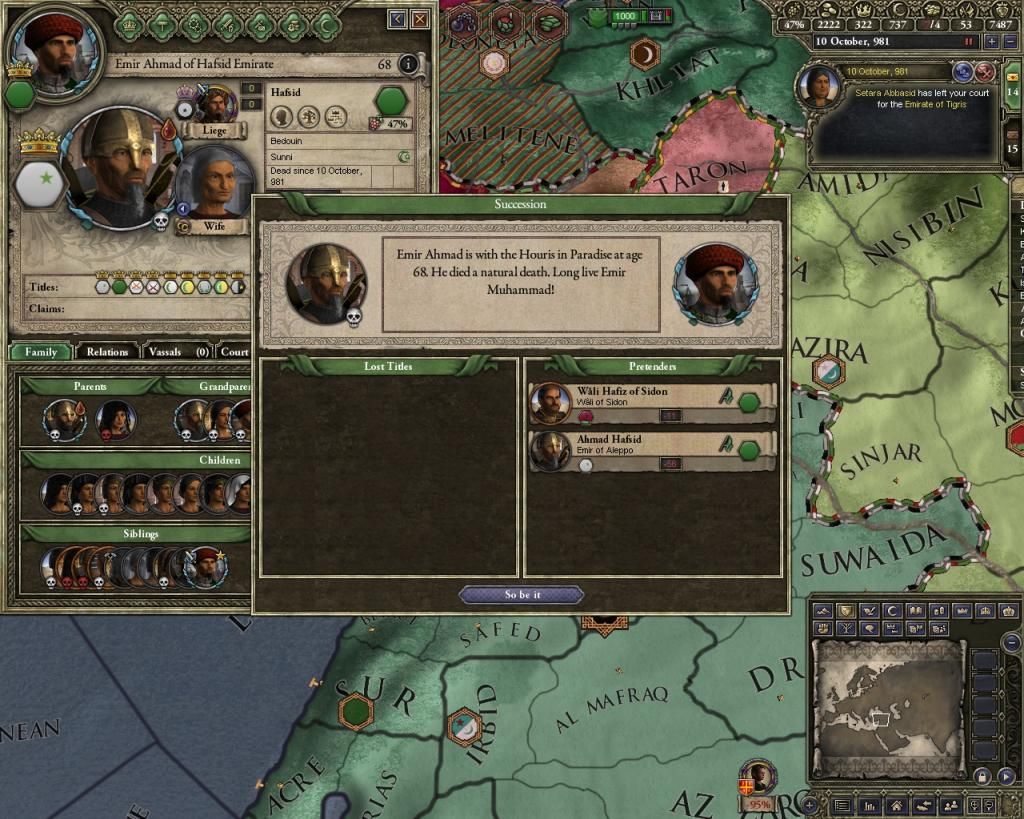
Task: Open Setara Abbasid's portrait in message
Action: [817, 85]
